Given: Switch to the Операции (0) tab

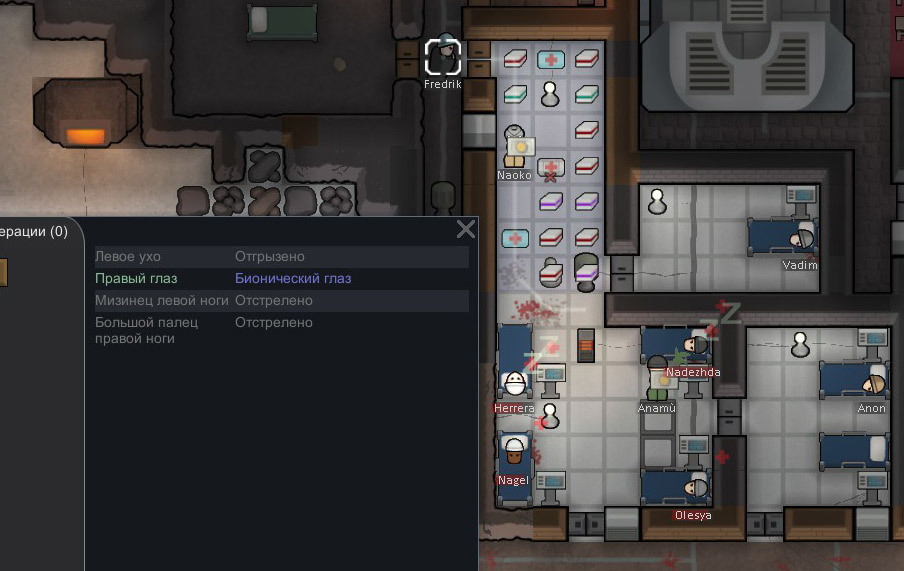Looking at the screenshot, I should 34,231.
